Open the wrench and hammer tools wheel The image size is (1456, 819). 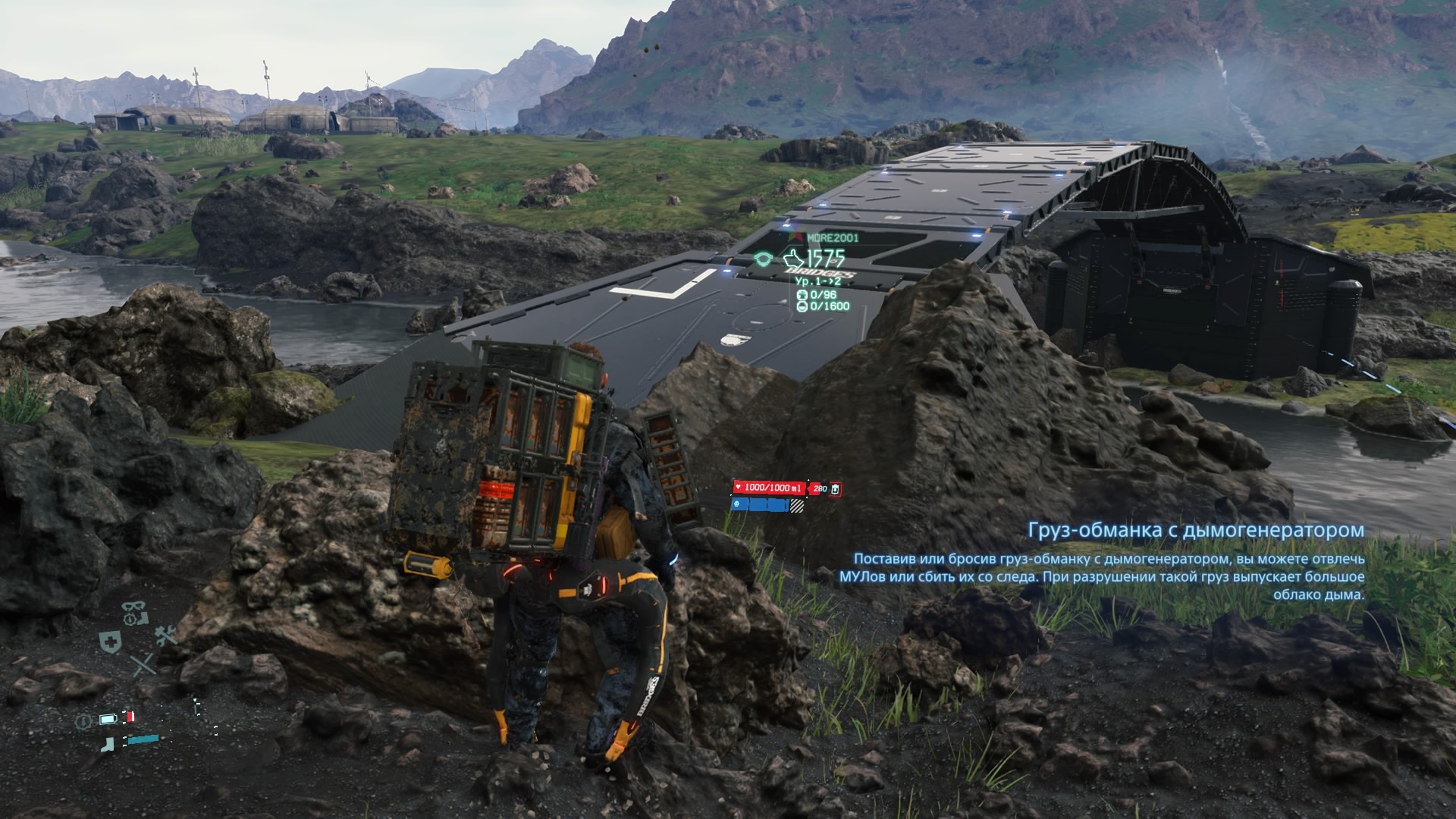tap(166, 635)
